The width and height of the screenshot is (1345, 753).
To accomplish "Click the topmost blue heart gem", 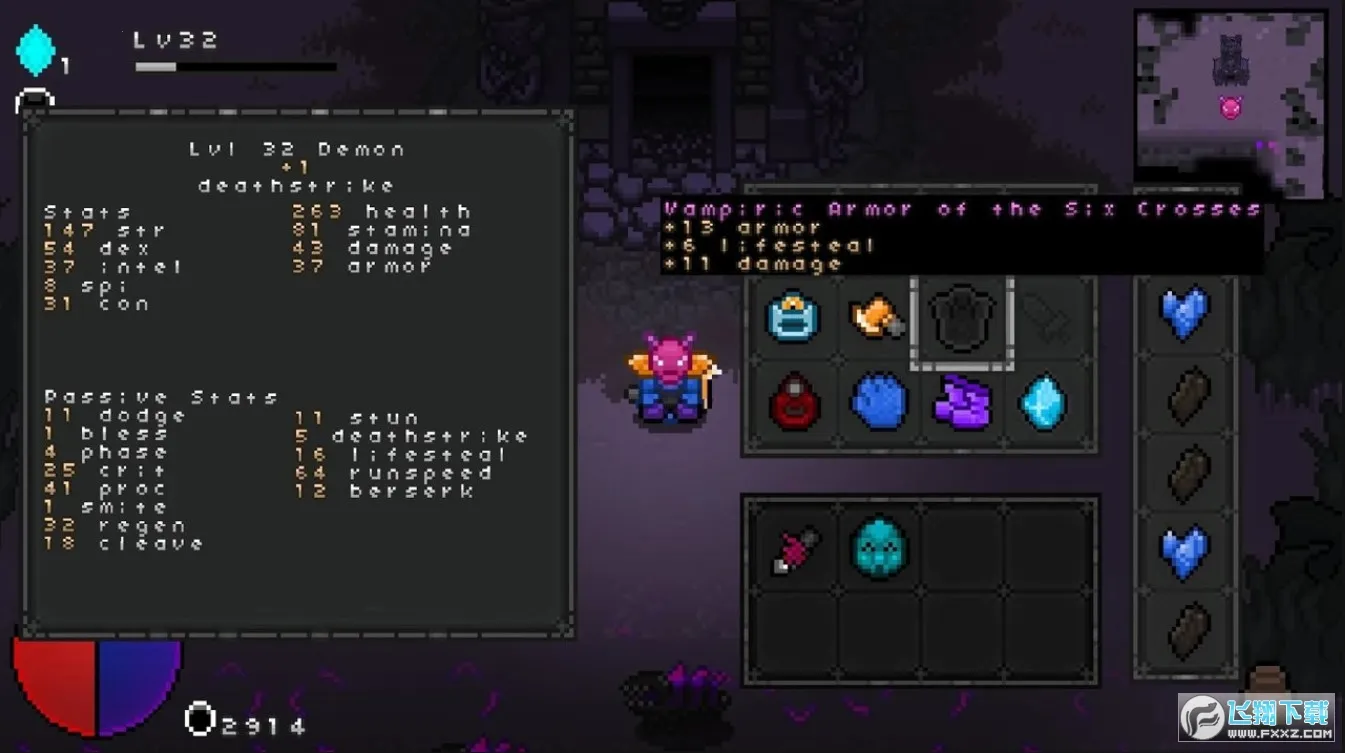I will pos(1188,312).
